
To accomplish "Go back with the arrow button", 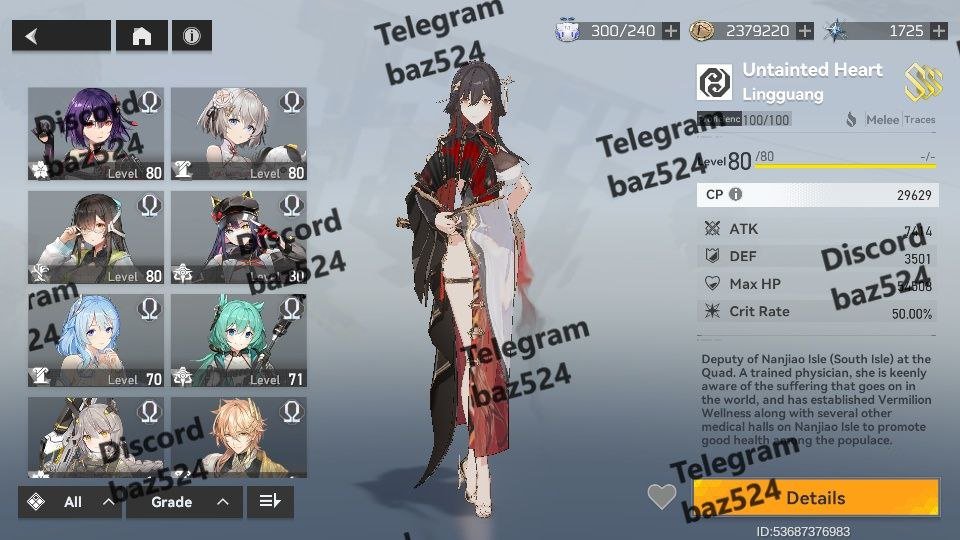I will point(60,36).
